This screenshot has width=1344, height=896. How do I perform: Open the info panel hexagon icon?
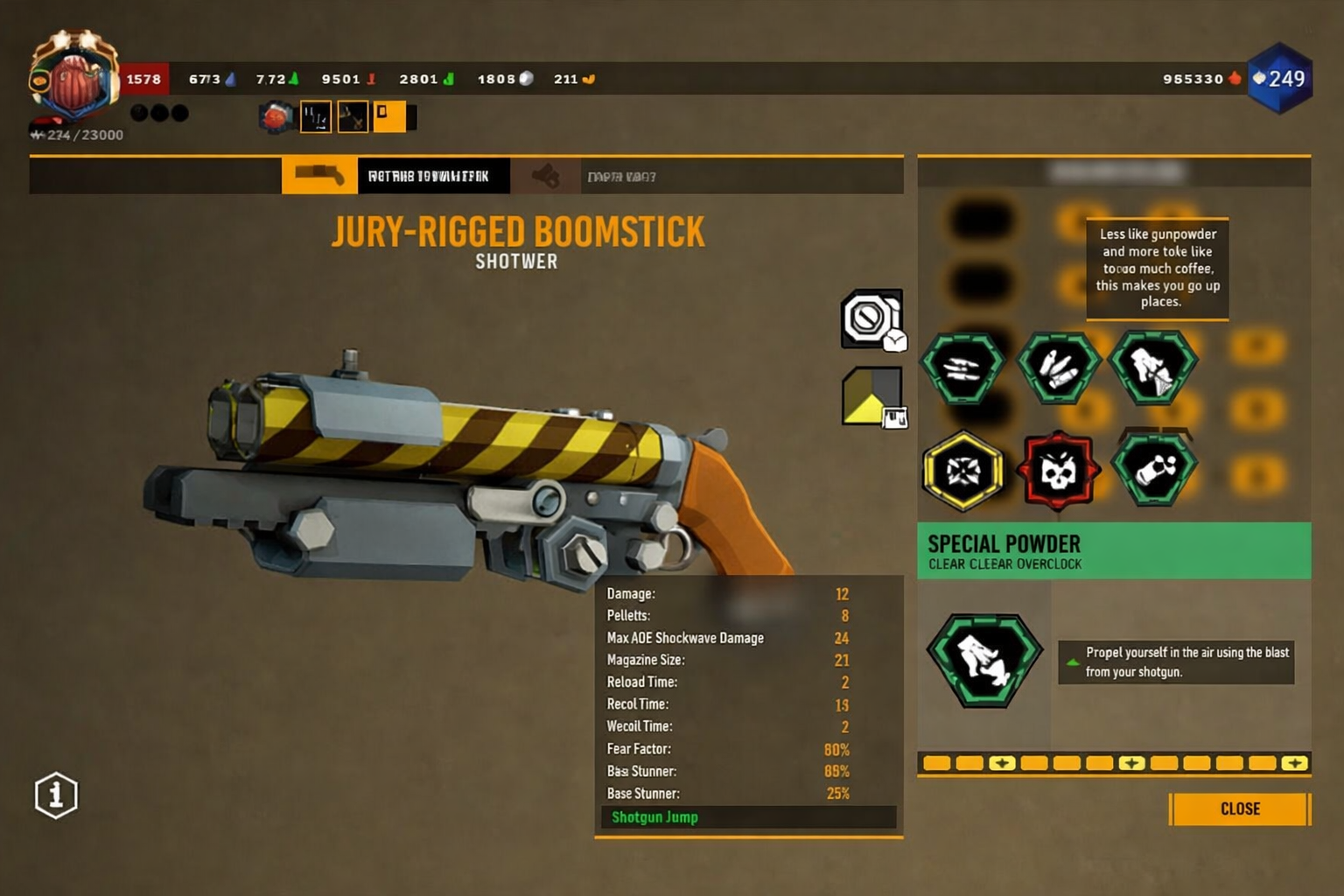click(x=56, y=795)
